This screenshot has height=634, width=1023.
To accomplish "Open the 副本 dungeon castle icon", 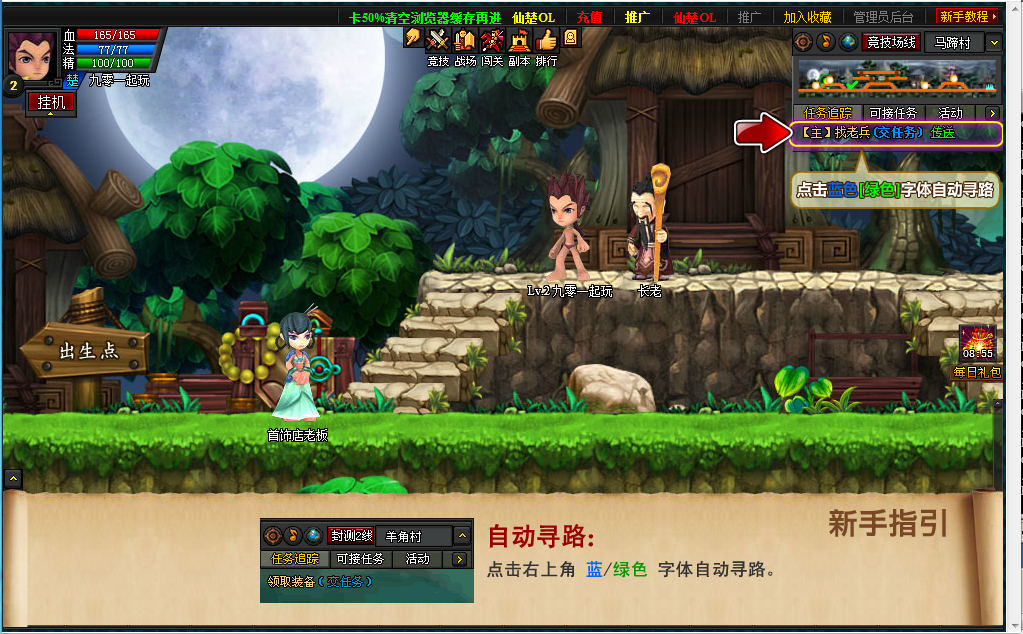I will pyautogui.click(x=519, y=40).
